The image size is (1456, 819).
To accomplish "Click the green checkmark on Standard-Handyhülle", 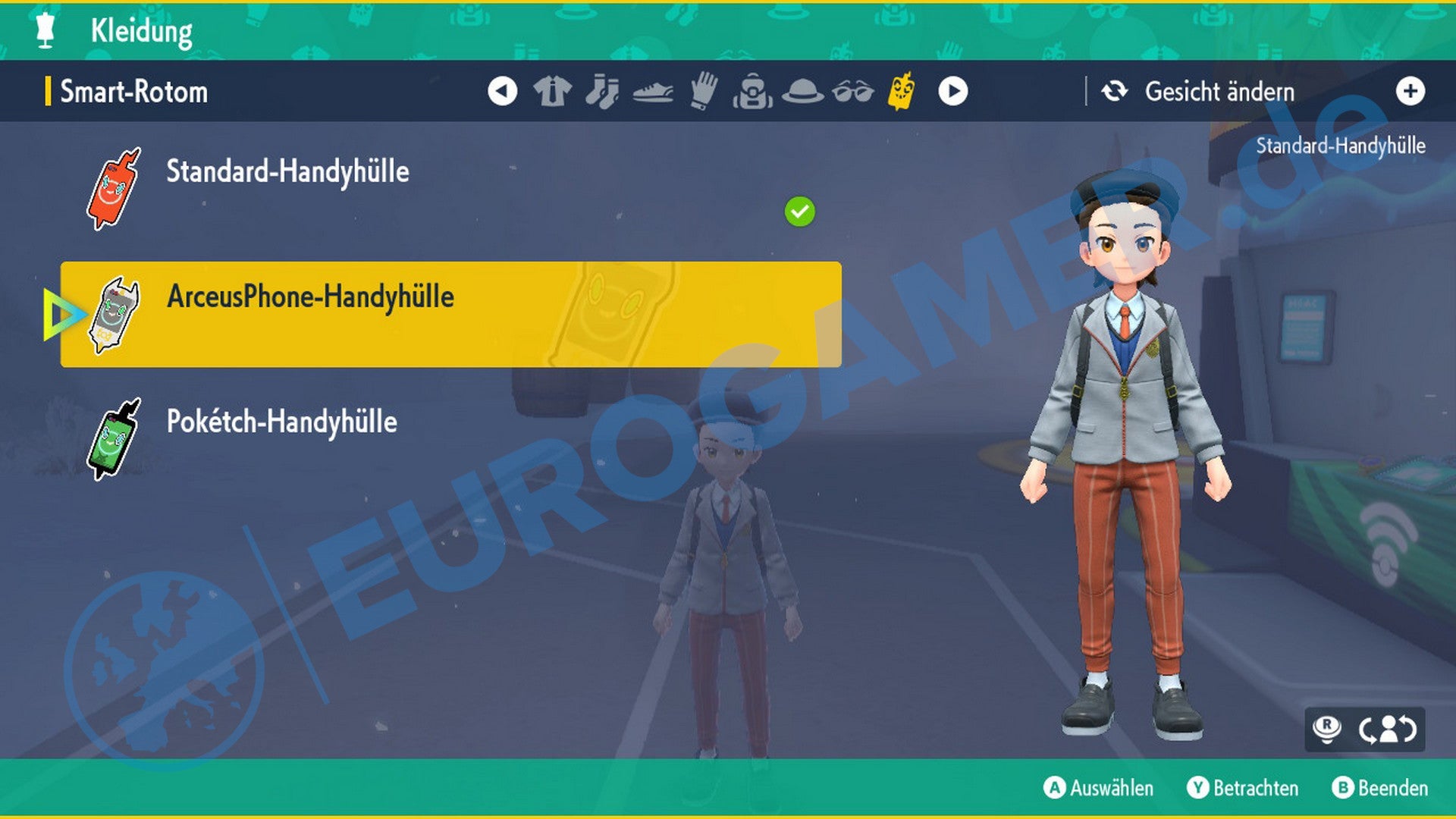I will 798,212.
